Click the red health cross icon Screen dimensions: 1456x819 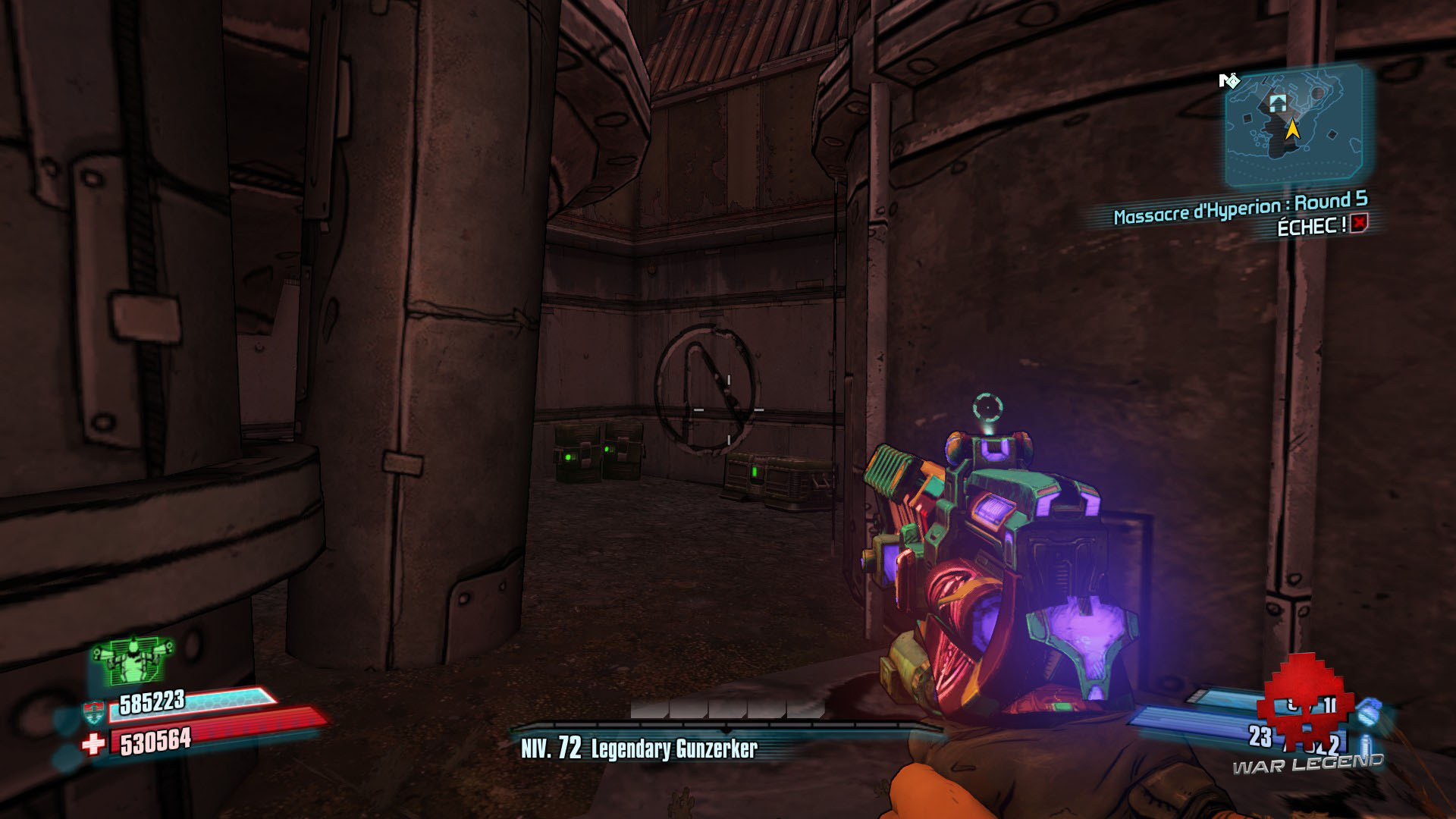93,744
